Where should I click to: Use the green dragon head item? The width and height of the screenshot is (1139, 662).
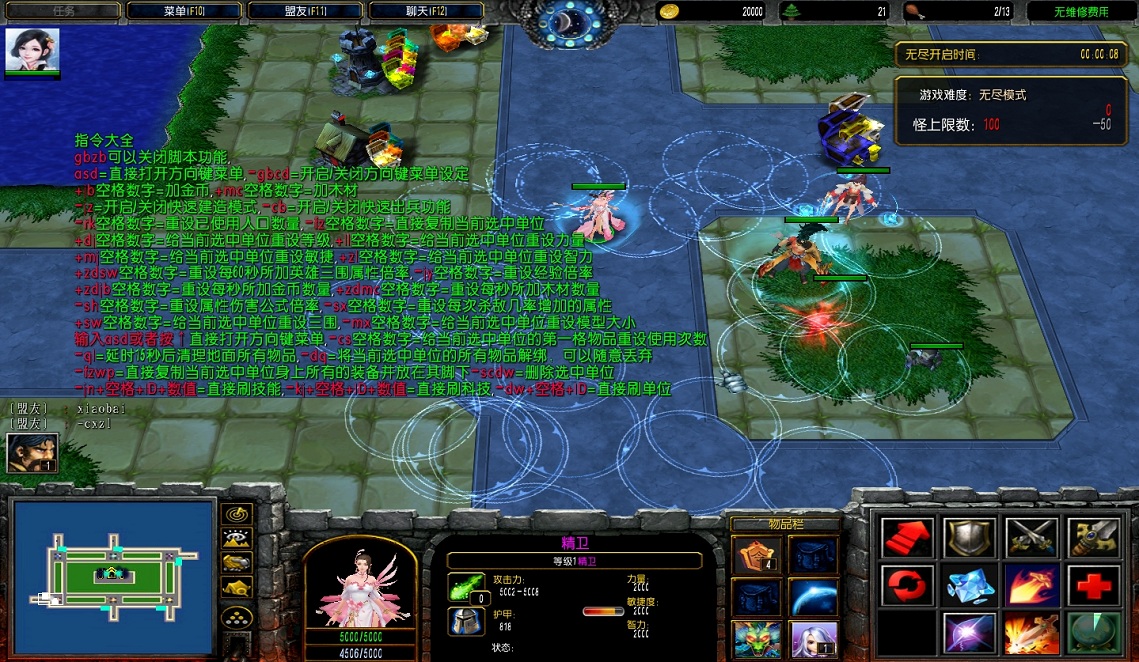[752, 638]
